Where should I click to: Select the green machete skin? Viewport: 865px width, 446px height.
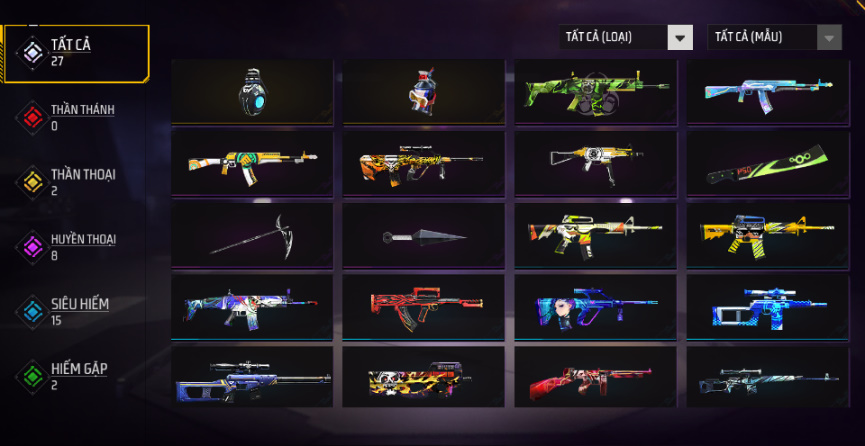point(767,162)
